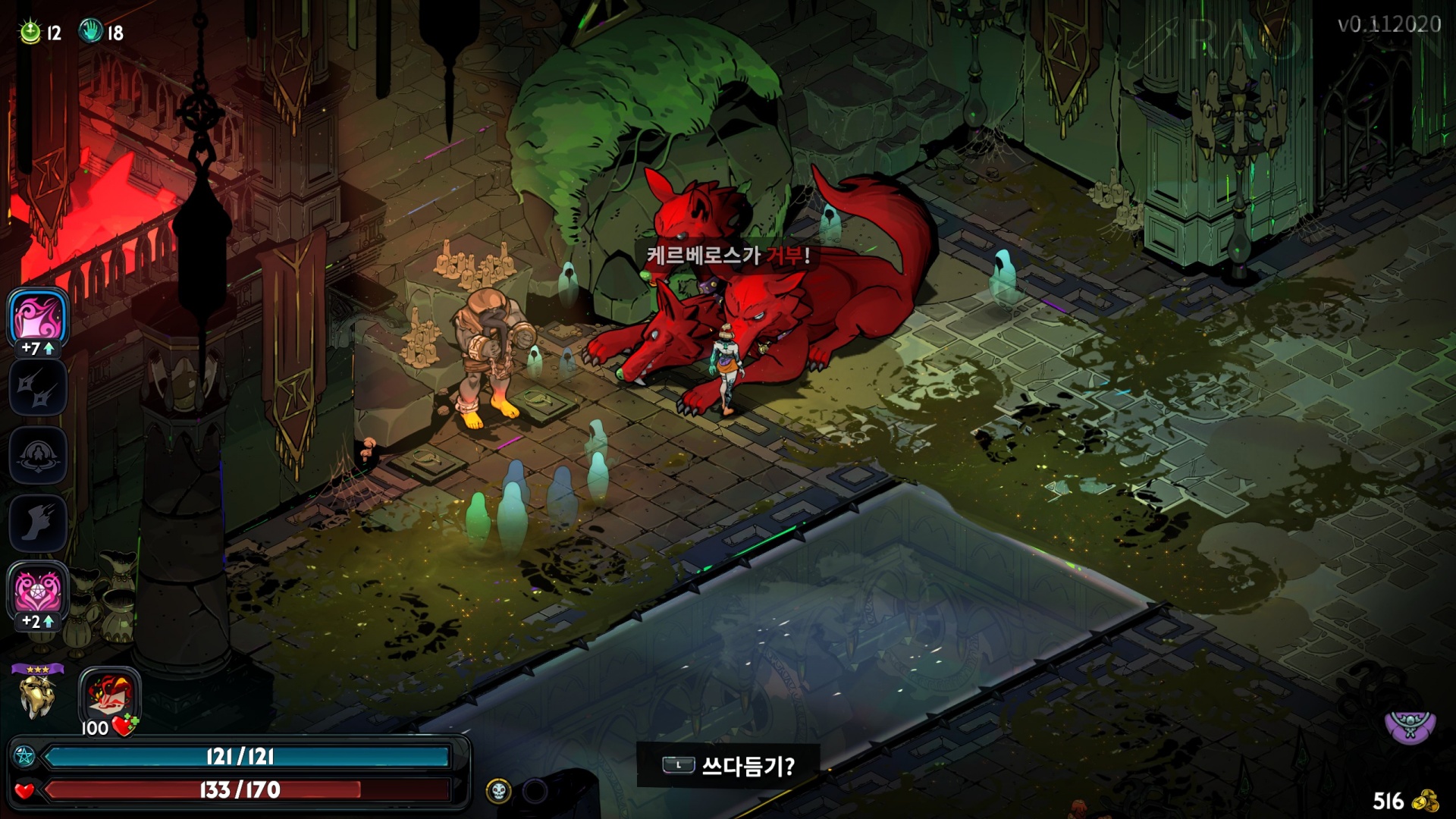Click the teal hand Darkness icon

coord(90,31)
